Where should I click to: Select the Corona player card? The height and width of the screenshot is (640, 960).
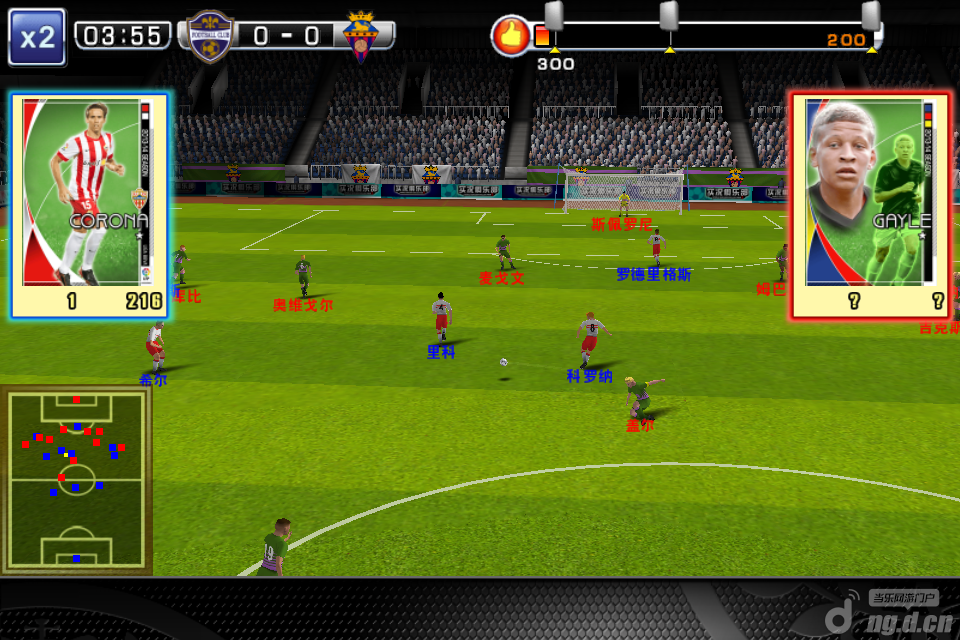coord(90,205)
